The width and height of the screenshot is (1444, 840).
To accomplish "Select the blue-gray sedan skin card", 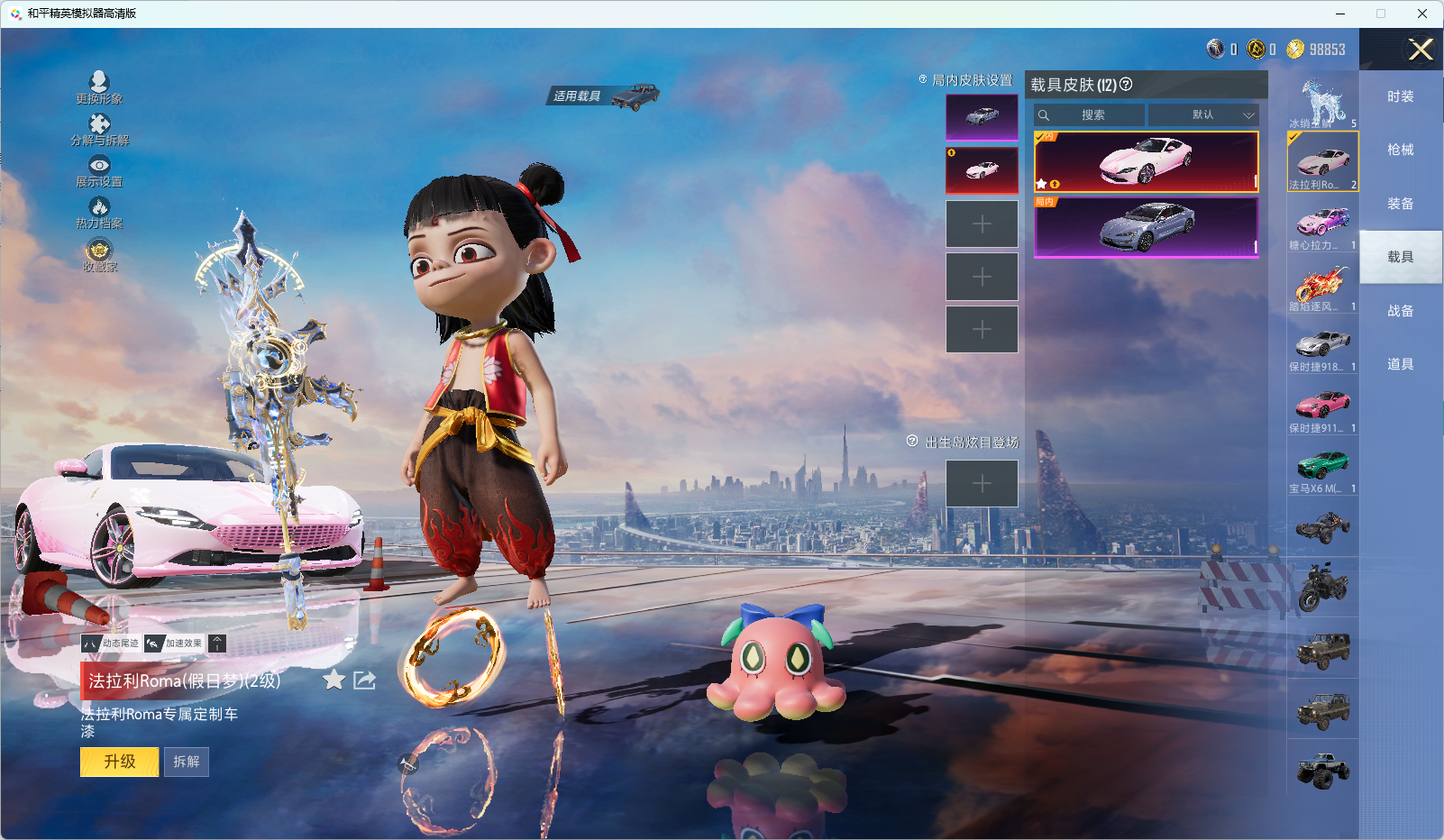I will [x=1146, y=226].
